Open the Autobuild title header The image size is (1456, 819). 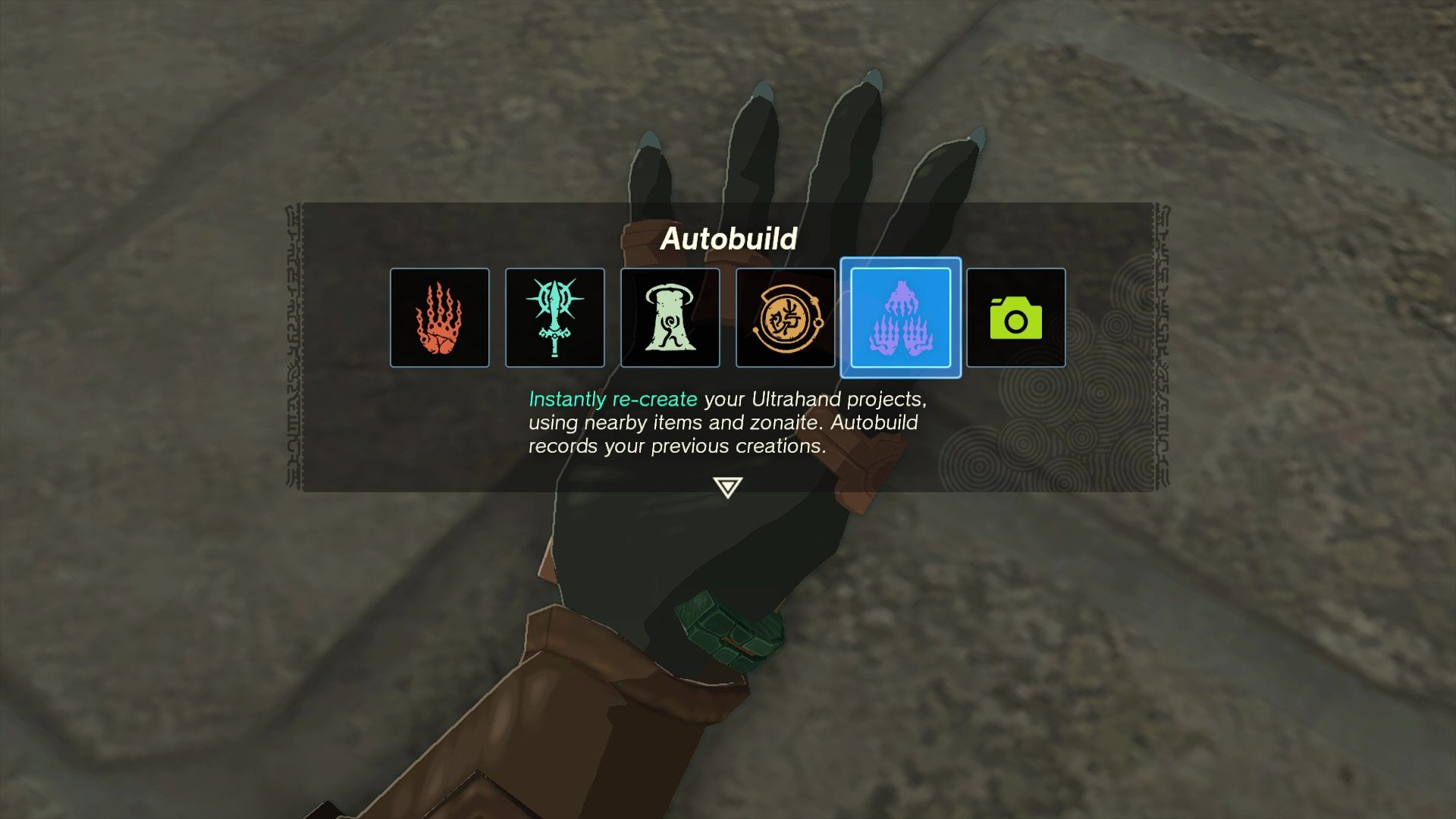point(729,240)
